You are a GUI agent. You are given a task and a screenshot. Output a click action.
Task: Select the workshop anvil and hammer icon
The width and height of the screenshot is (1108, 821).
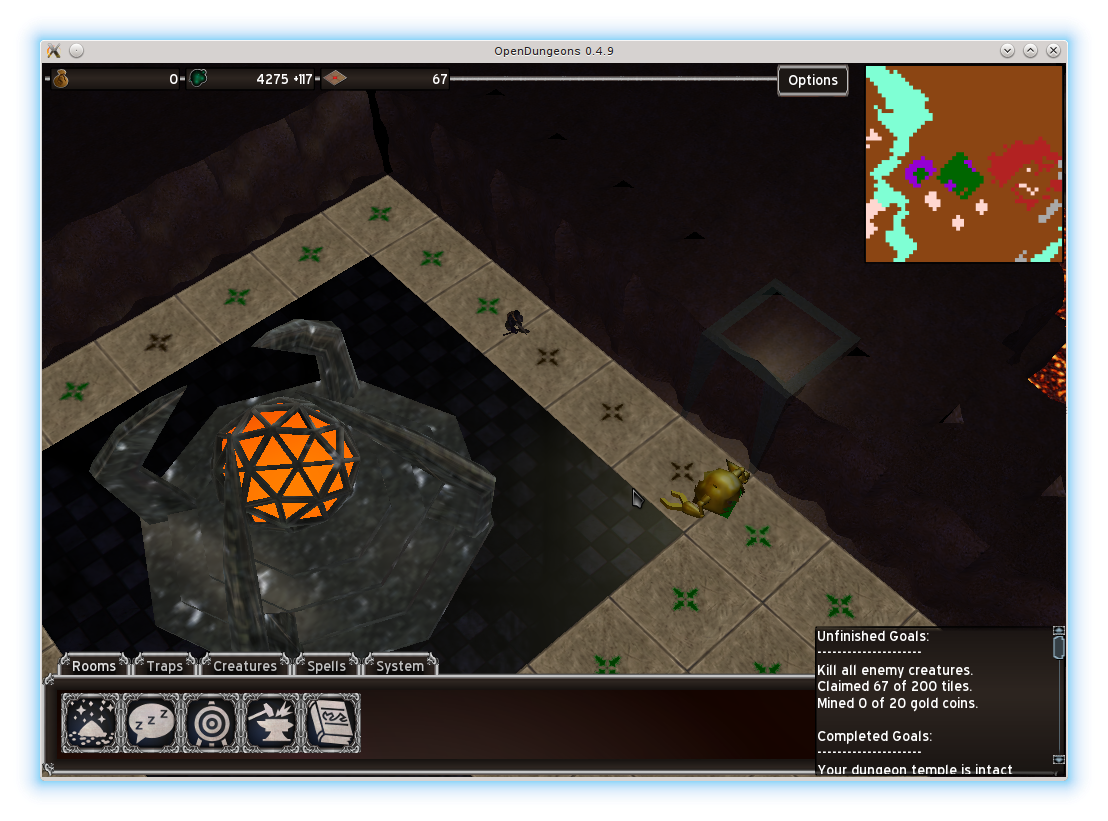pos(271,722)
